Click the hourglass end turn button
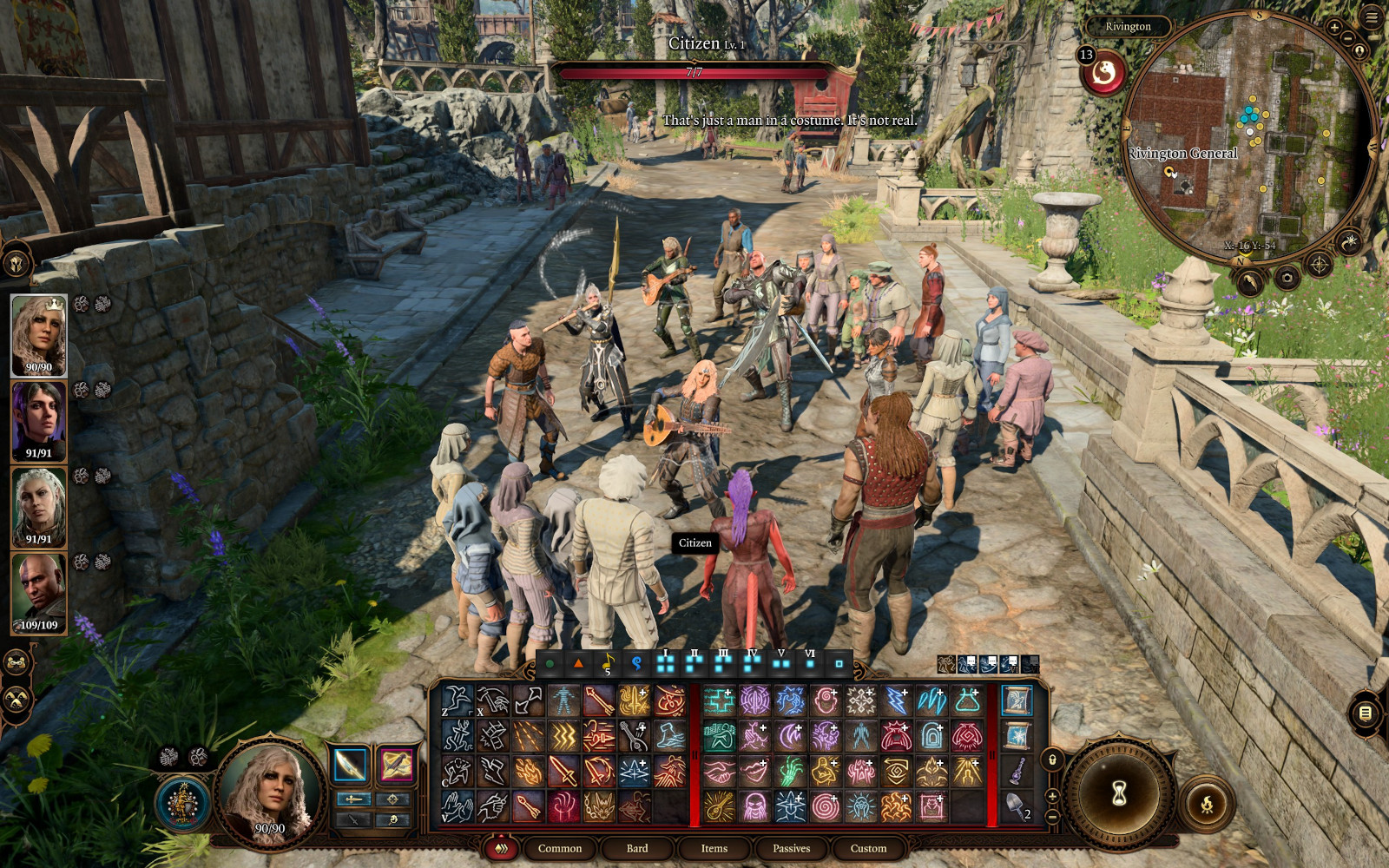Image resolution: width=1389 pixels, height=868 pixels. click(1119, 792)
